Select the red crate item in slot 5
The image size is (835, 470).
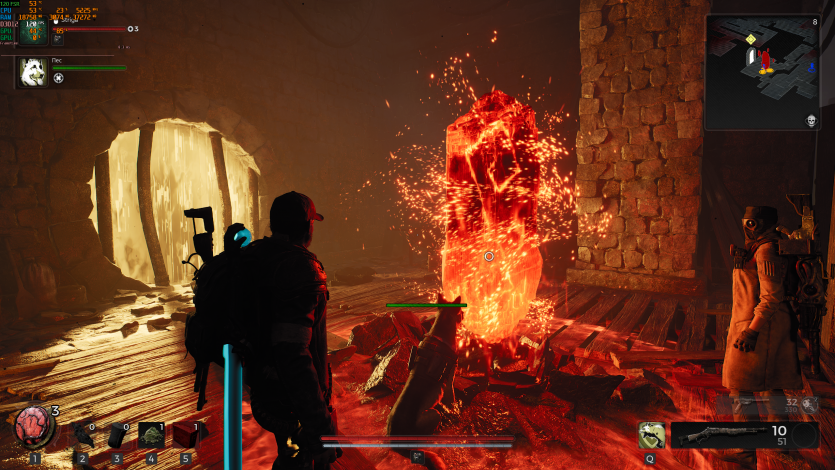click(x=184, y=435)
